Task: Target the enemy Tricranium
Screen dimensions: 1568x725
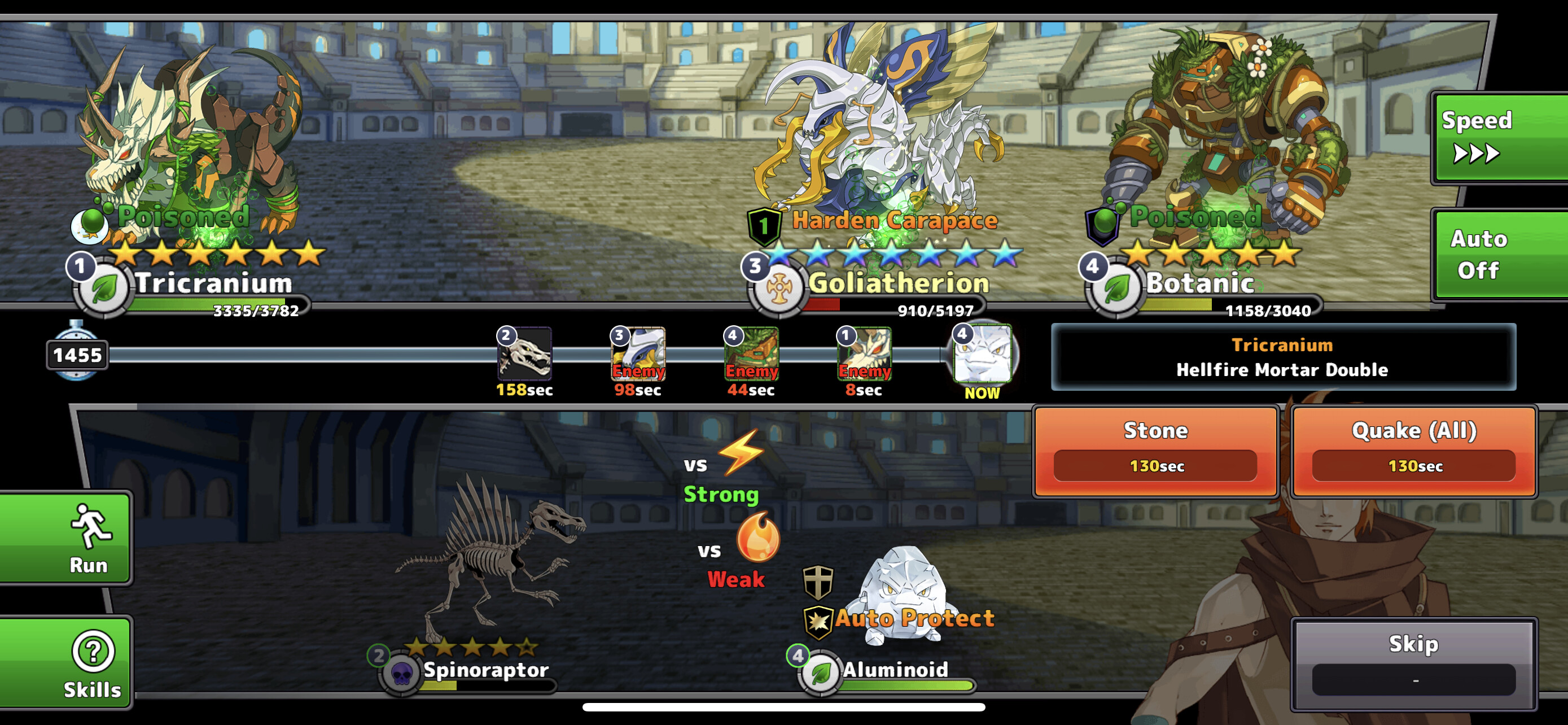Action: [189, 146]
